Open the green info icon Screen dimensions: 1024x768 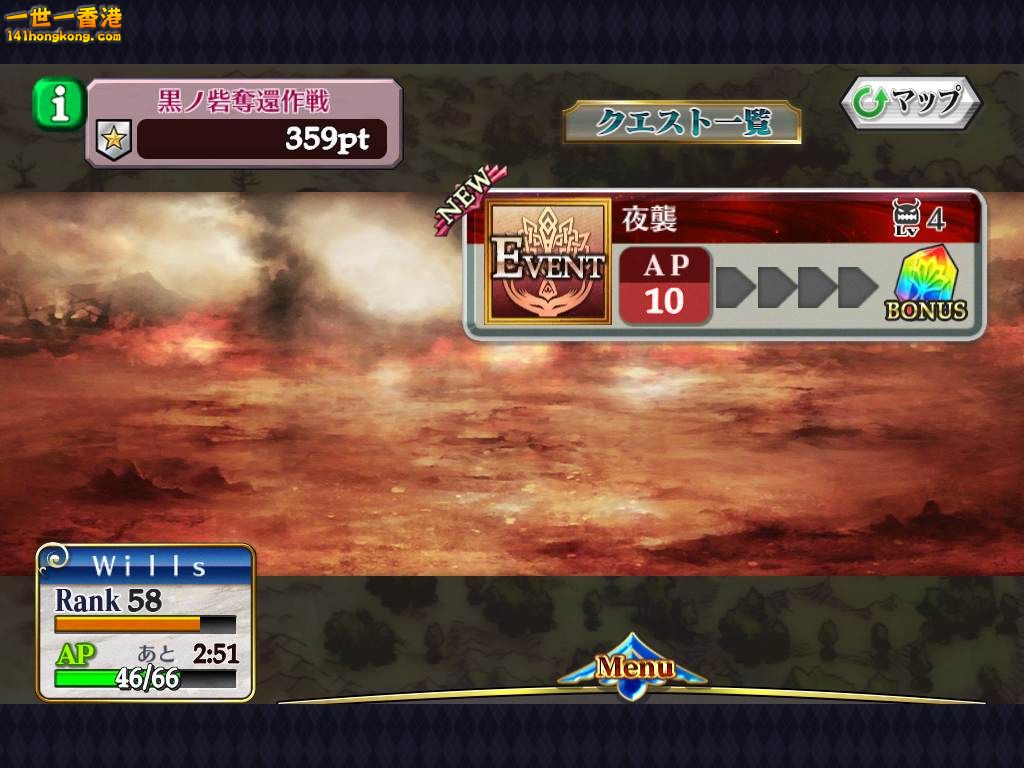click(59, 102)
